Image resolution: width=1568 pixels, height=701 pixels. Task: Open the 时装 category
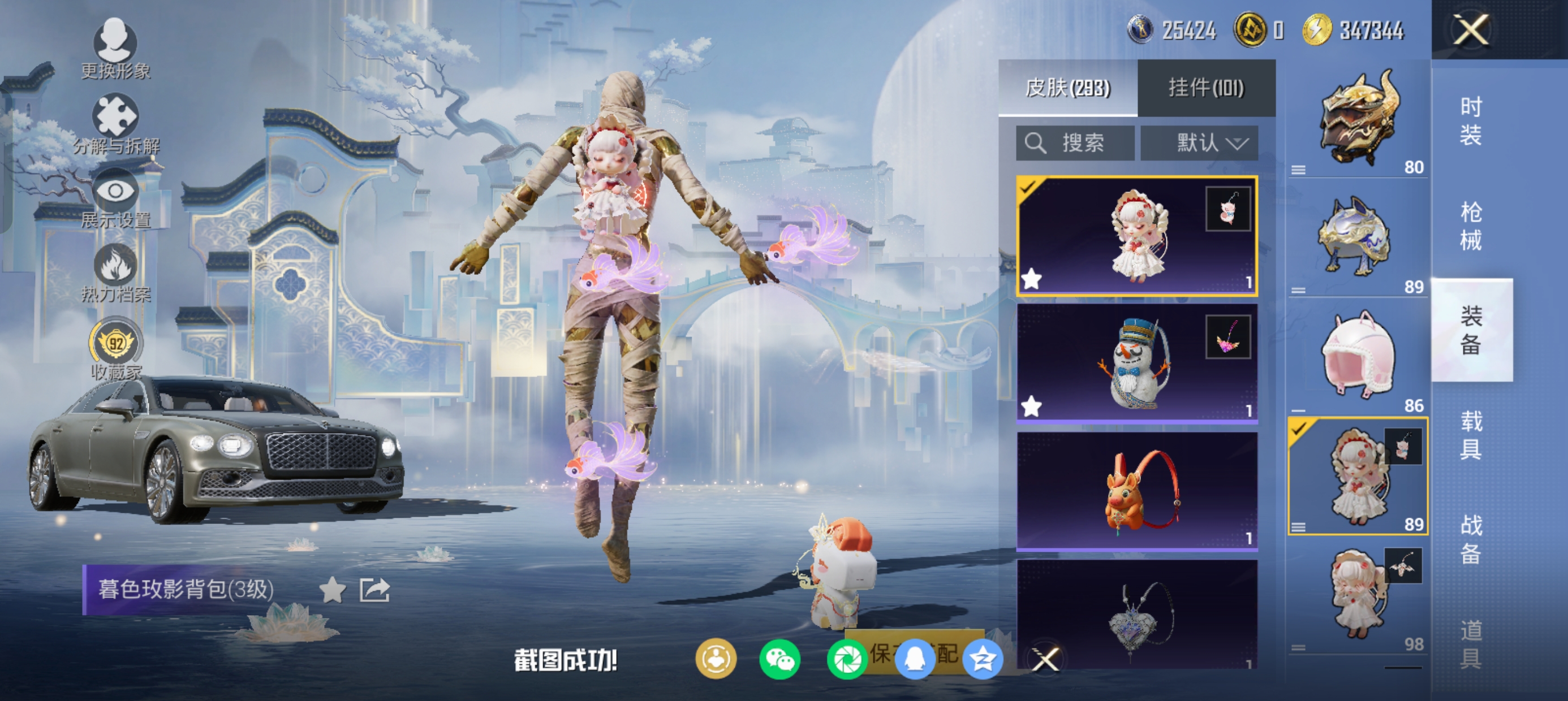[1471, 122]
